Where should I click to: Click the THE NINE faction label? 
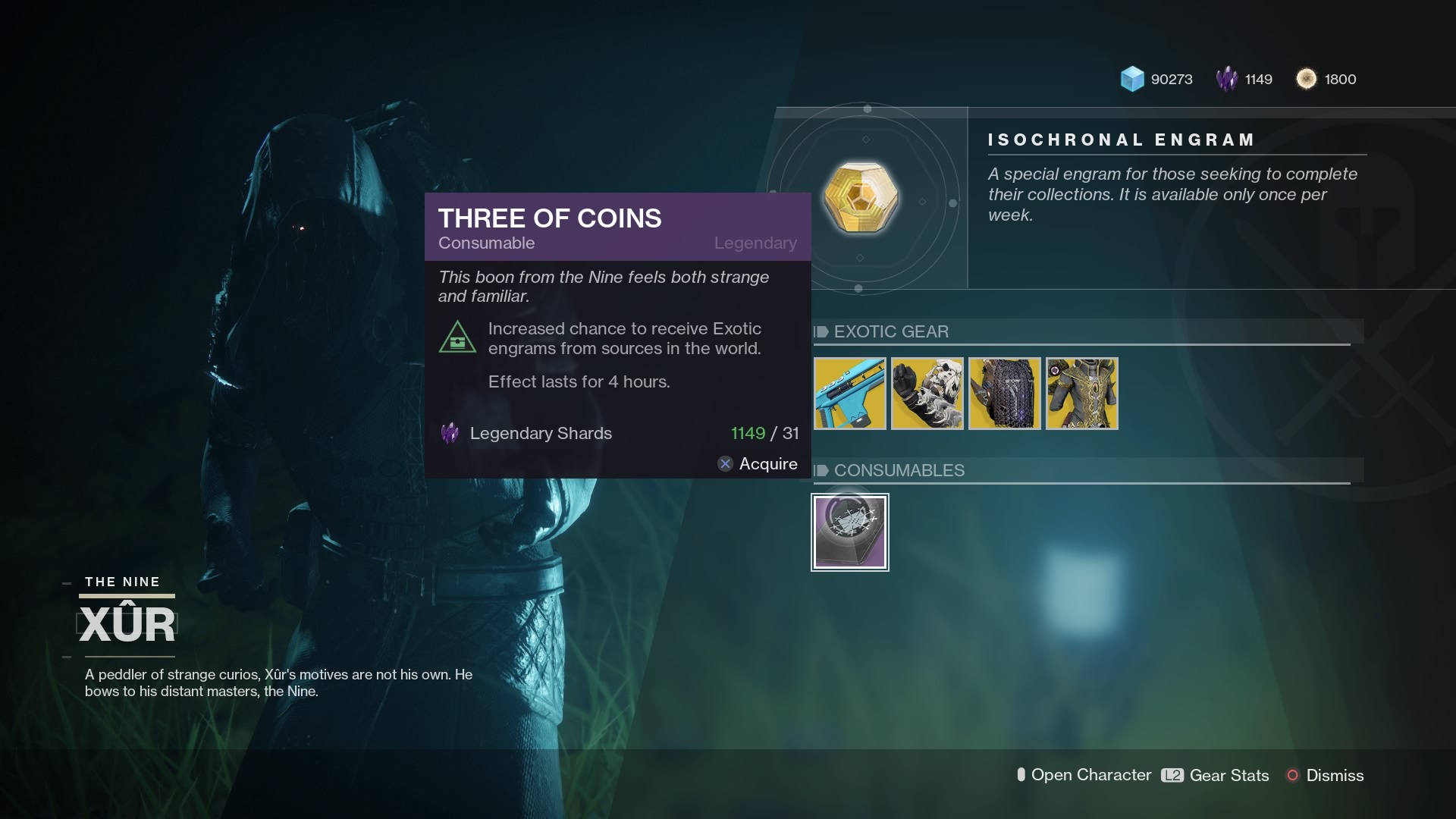[x=122, y=582]
